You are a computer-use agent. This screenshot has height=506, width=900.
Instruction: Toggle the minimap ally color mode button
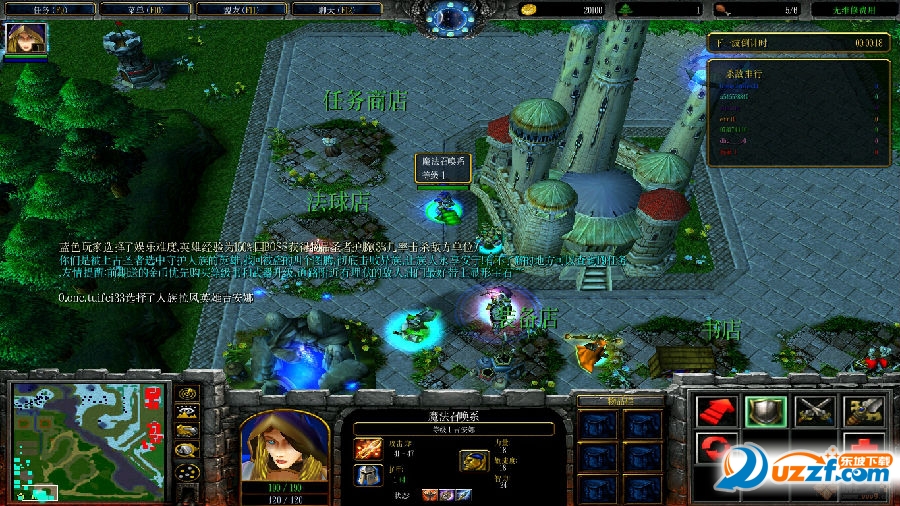coord(186,430)
